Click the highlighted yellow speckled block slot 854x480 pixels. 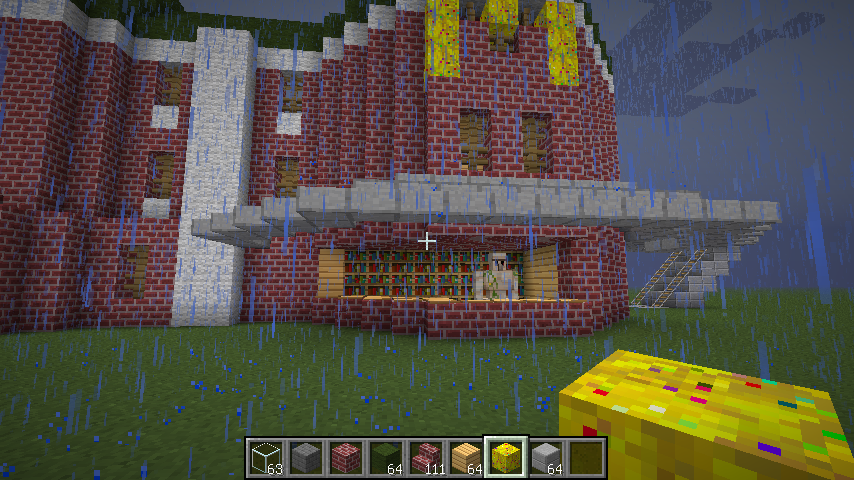(x=505, y=457)
